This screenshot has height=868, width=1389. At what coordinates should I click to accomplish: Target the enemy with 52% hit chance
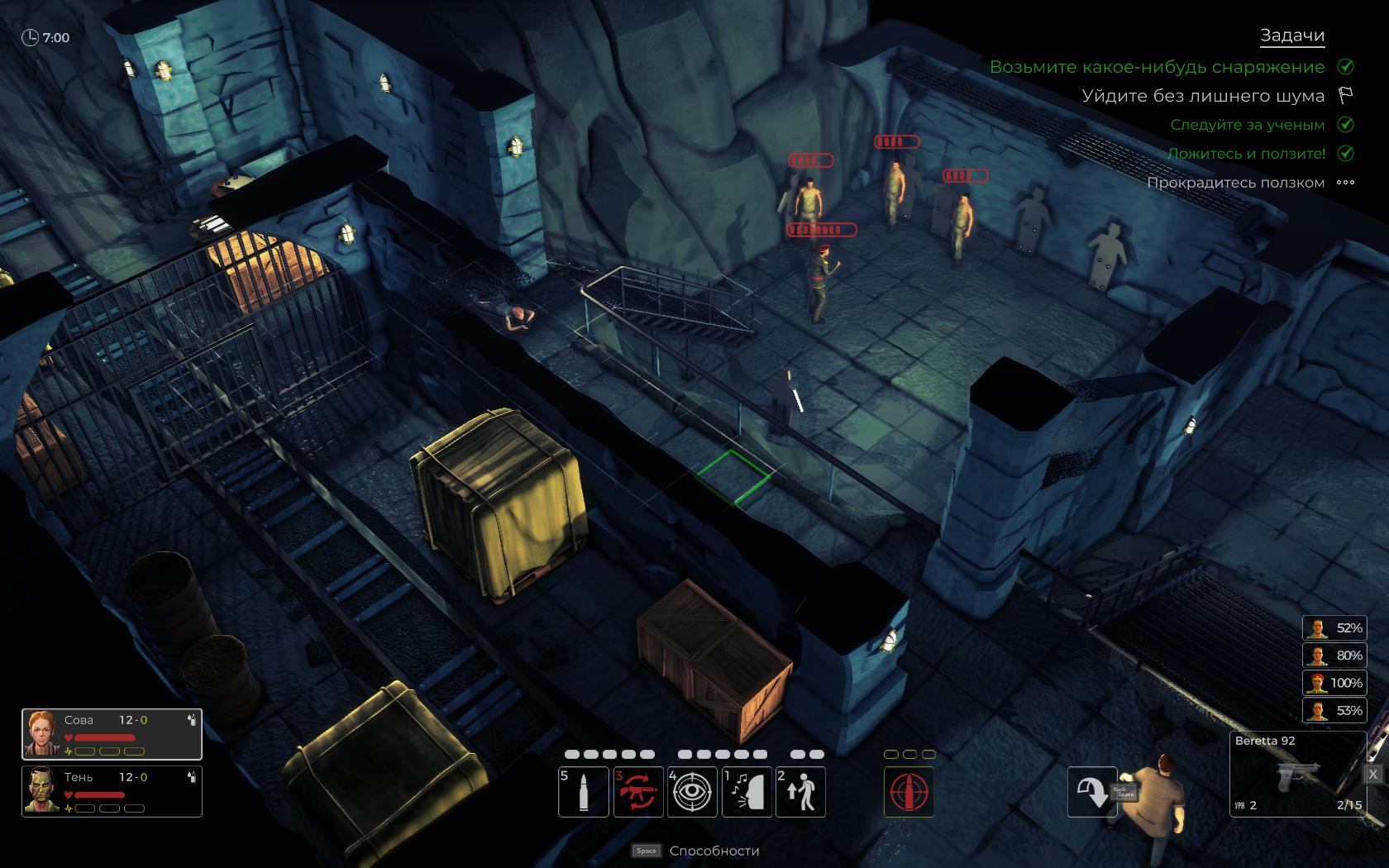1334,628
